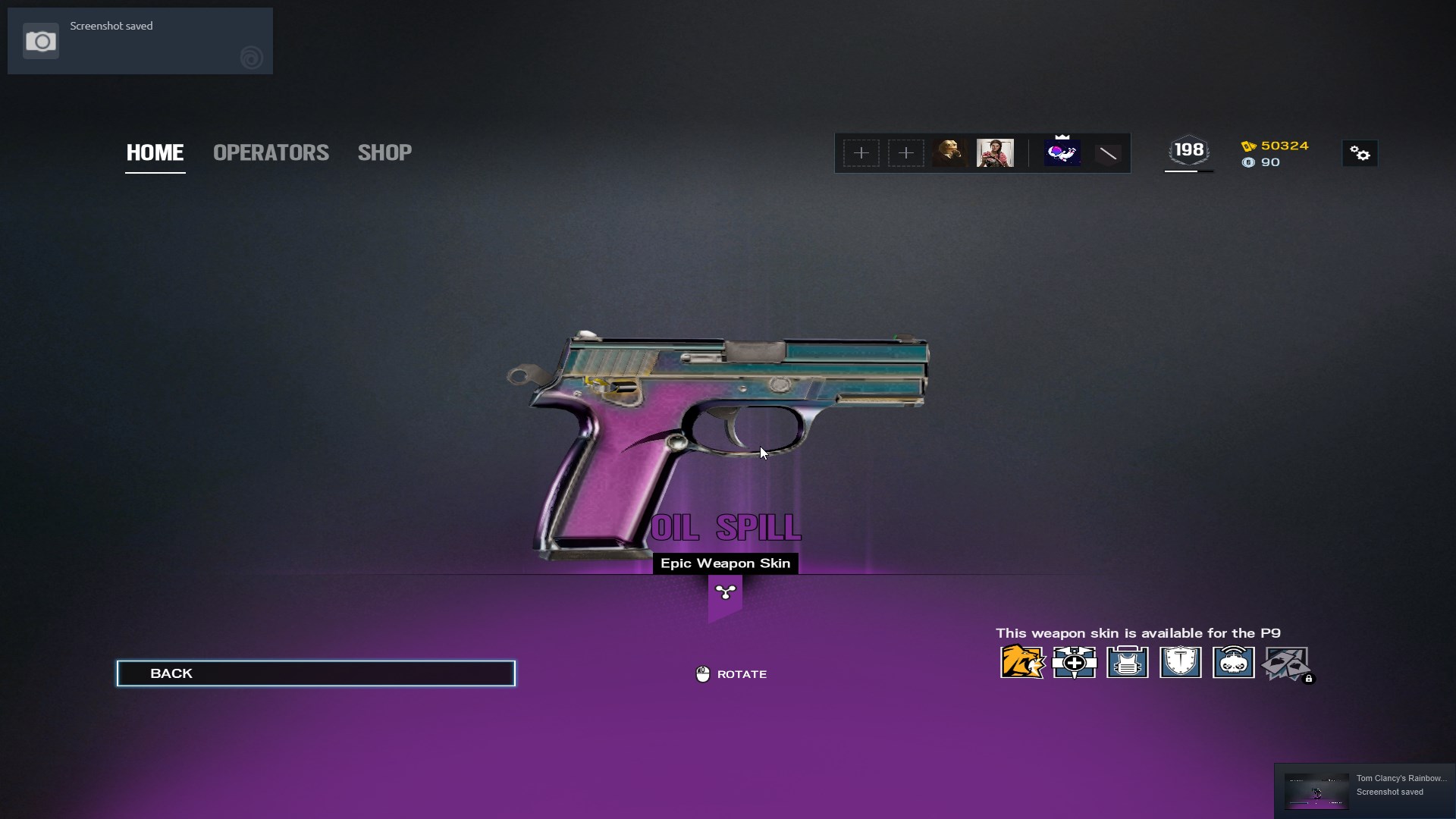Pick the Rook armor vest operator icon
Screen dimensions: 1456x819
(x=1128, y=662)
